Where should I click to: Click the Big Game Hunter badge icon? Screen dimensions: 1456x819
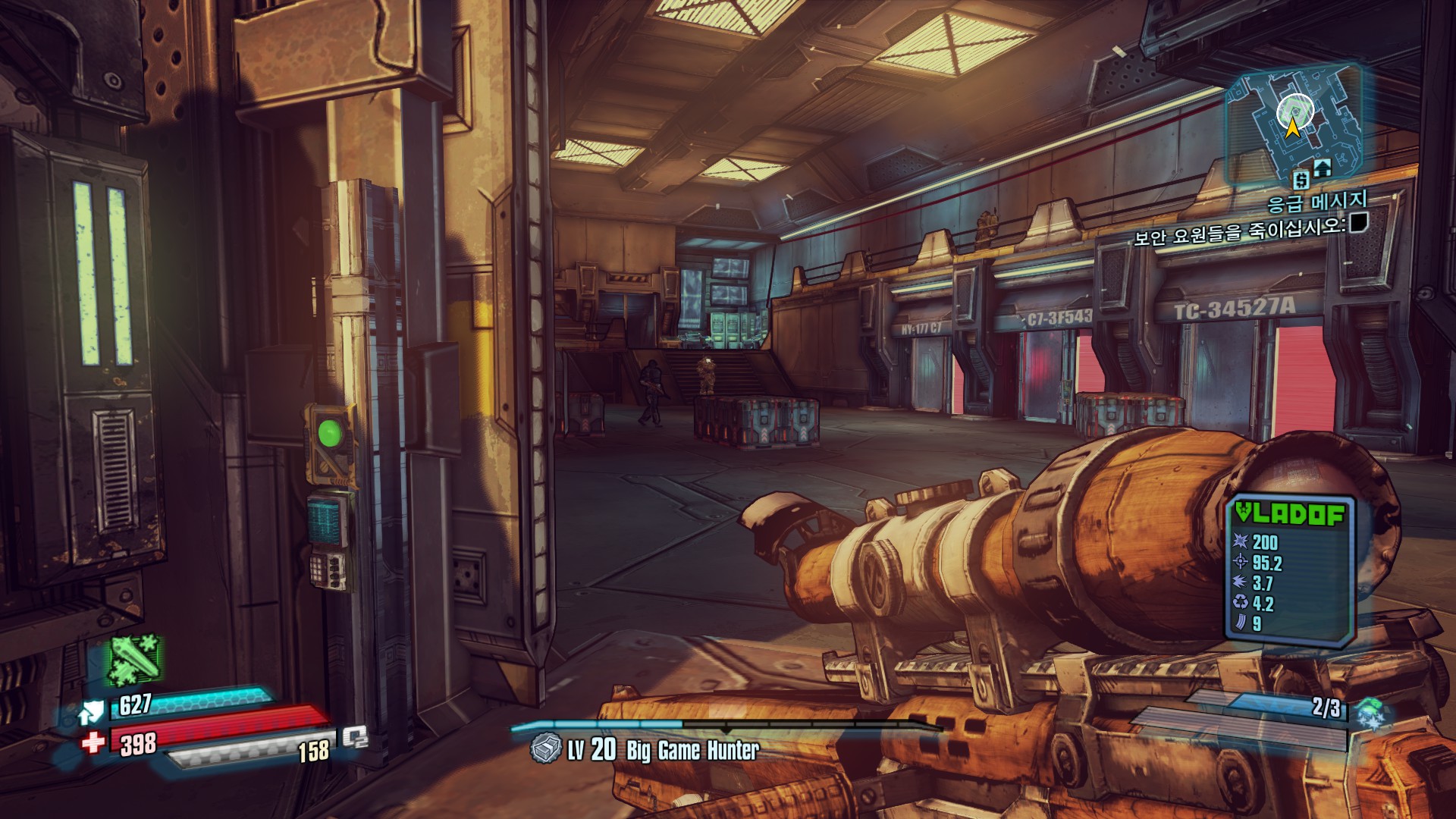[546, 749]
